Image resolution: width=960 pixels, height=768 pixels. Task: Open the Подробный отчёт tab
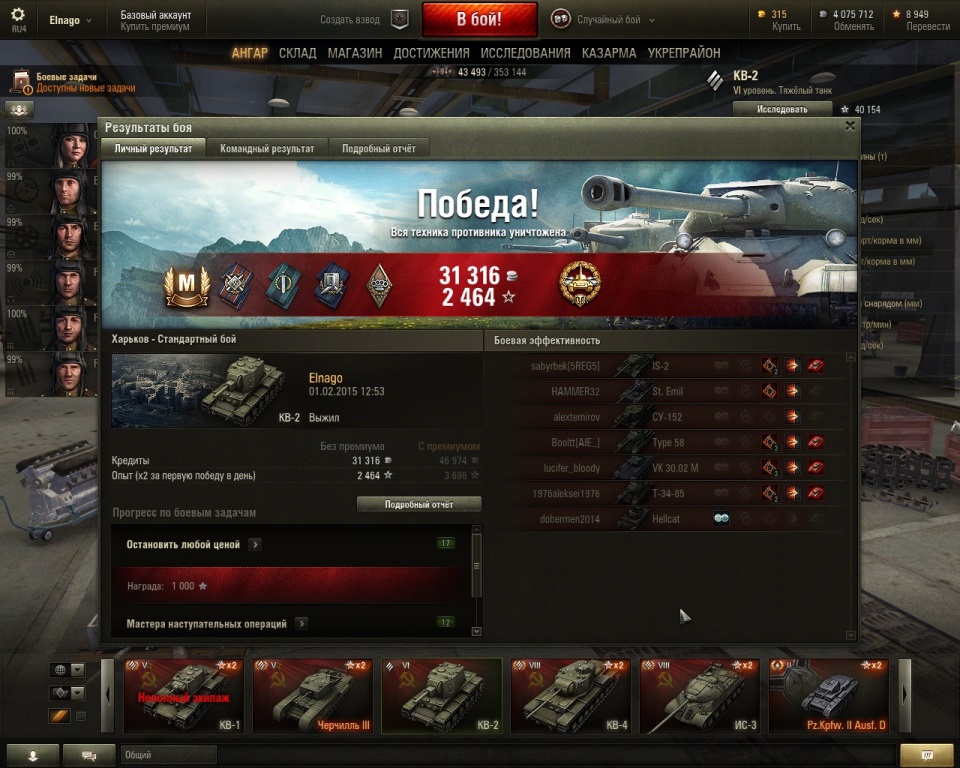pyautogui.click(x=379, y=148)
